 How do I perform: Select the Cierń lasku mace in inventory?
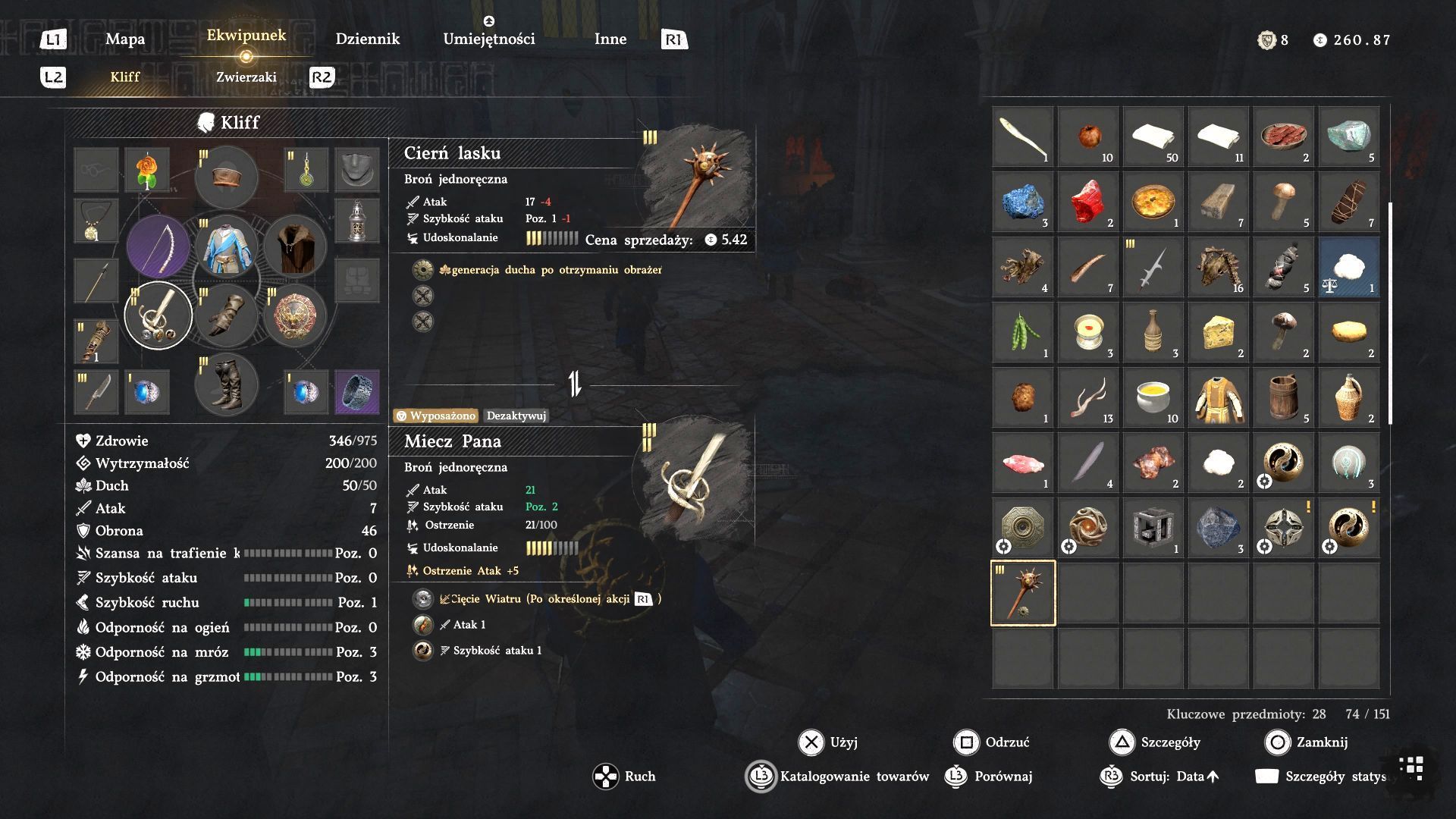(1023, 593)
